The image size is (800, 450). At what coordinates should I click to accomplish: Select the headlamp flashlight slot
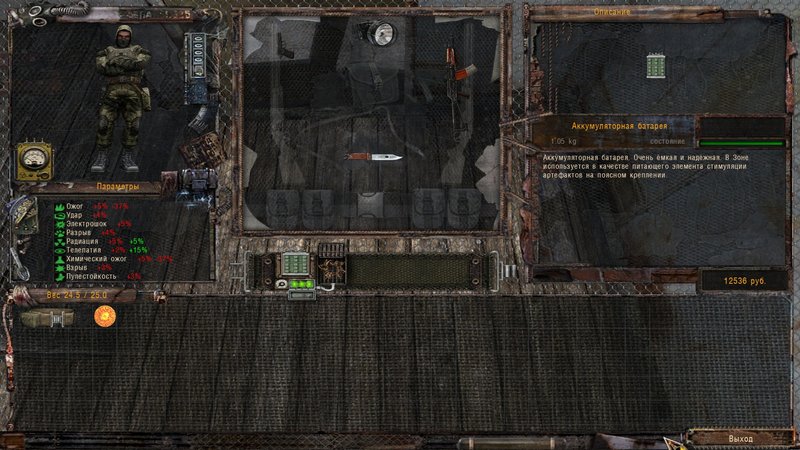pos(381,33)
